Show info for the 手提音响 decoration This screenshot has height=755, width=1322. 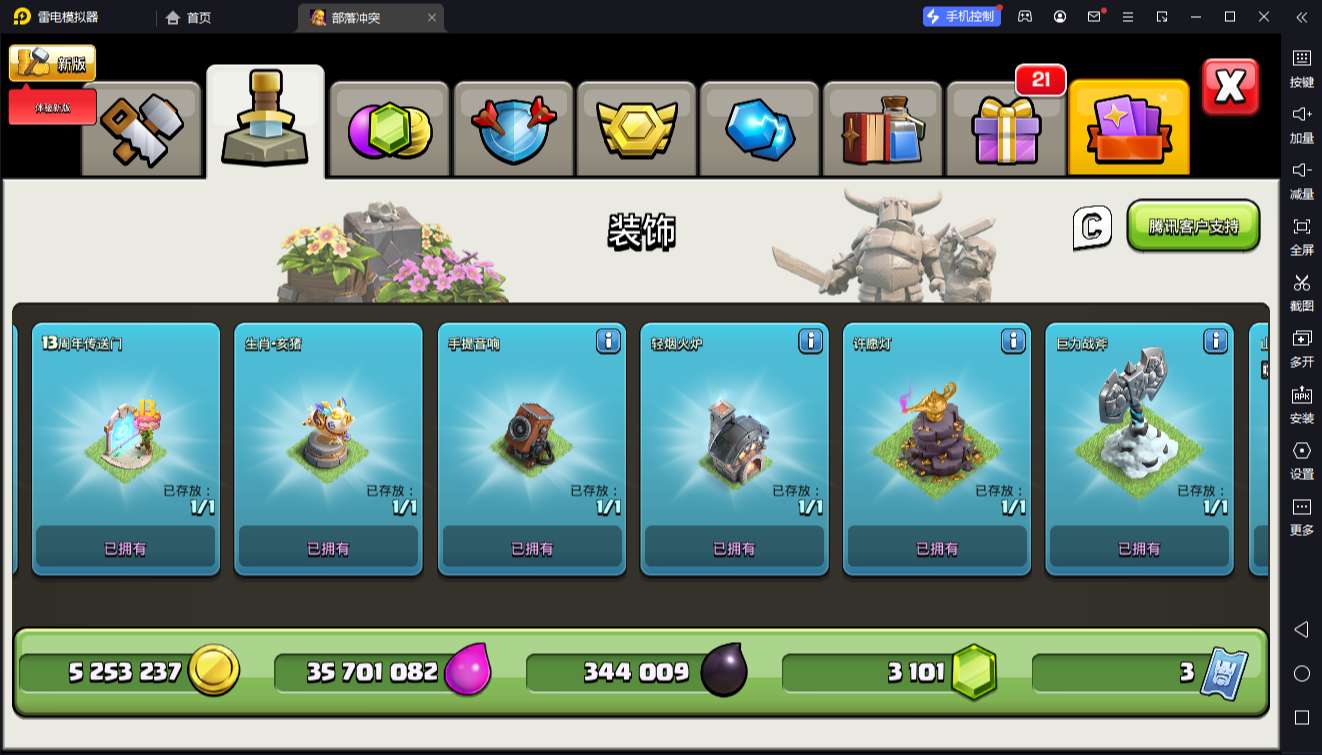(608, 342)
